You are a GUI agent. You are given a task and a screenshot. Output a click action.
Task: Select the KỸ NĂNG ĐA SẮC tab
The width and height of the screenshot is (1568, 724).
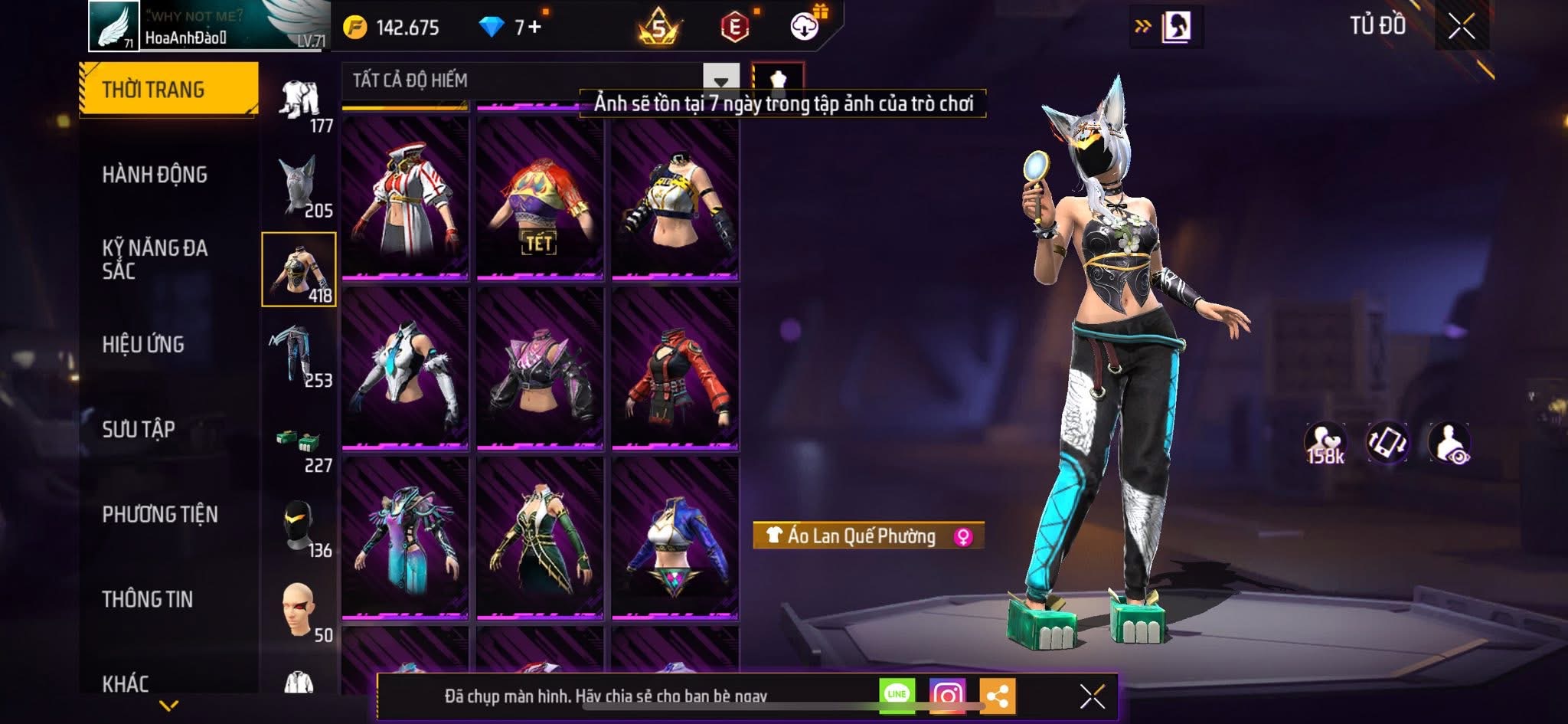155,259
